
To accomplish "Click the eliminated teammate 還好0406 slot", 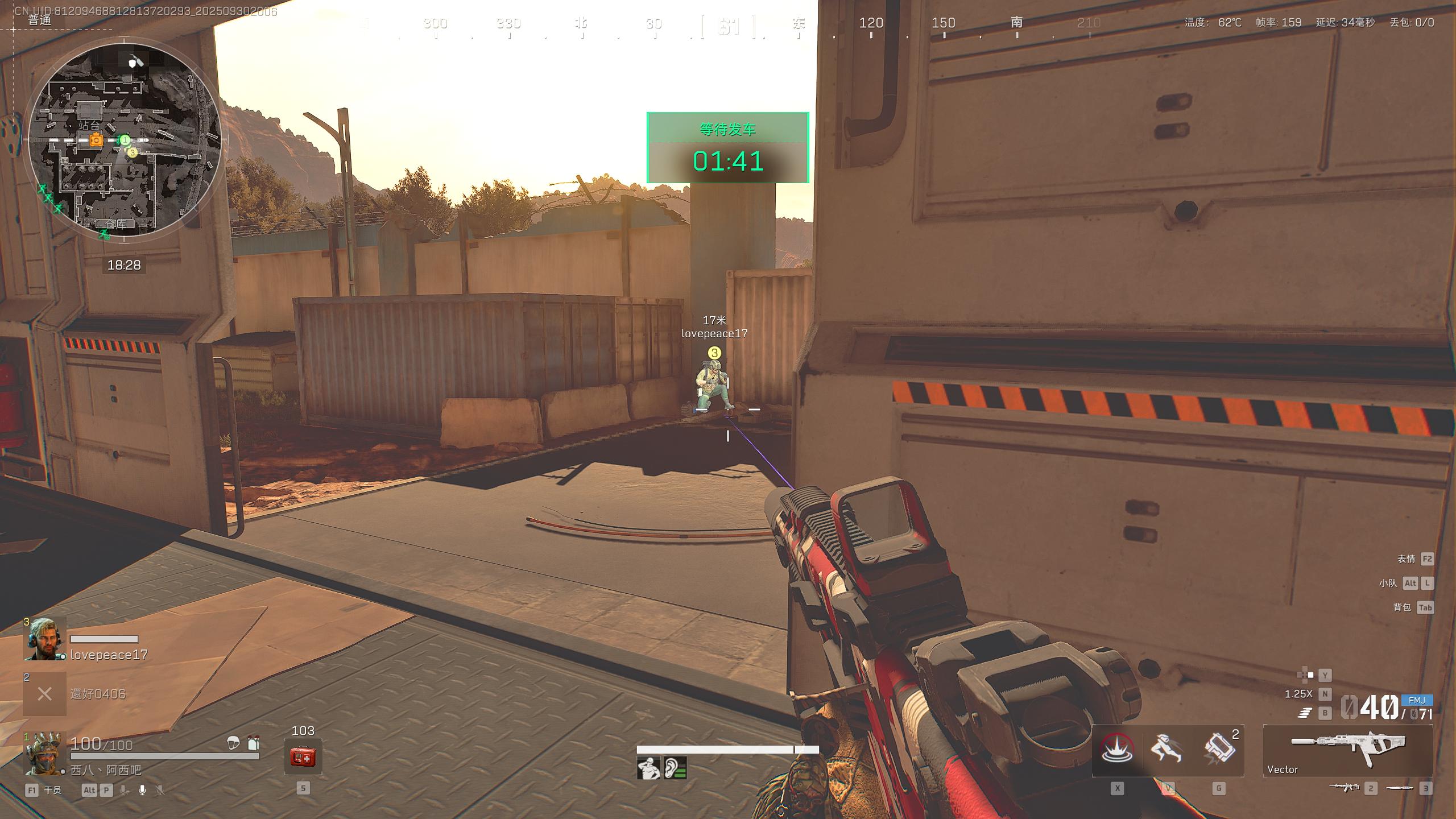I will coord(44,694).
